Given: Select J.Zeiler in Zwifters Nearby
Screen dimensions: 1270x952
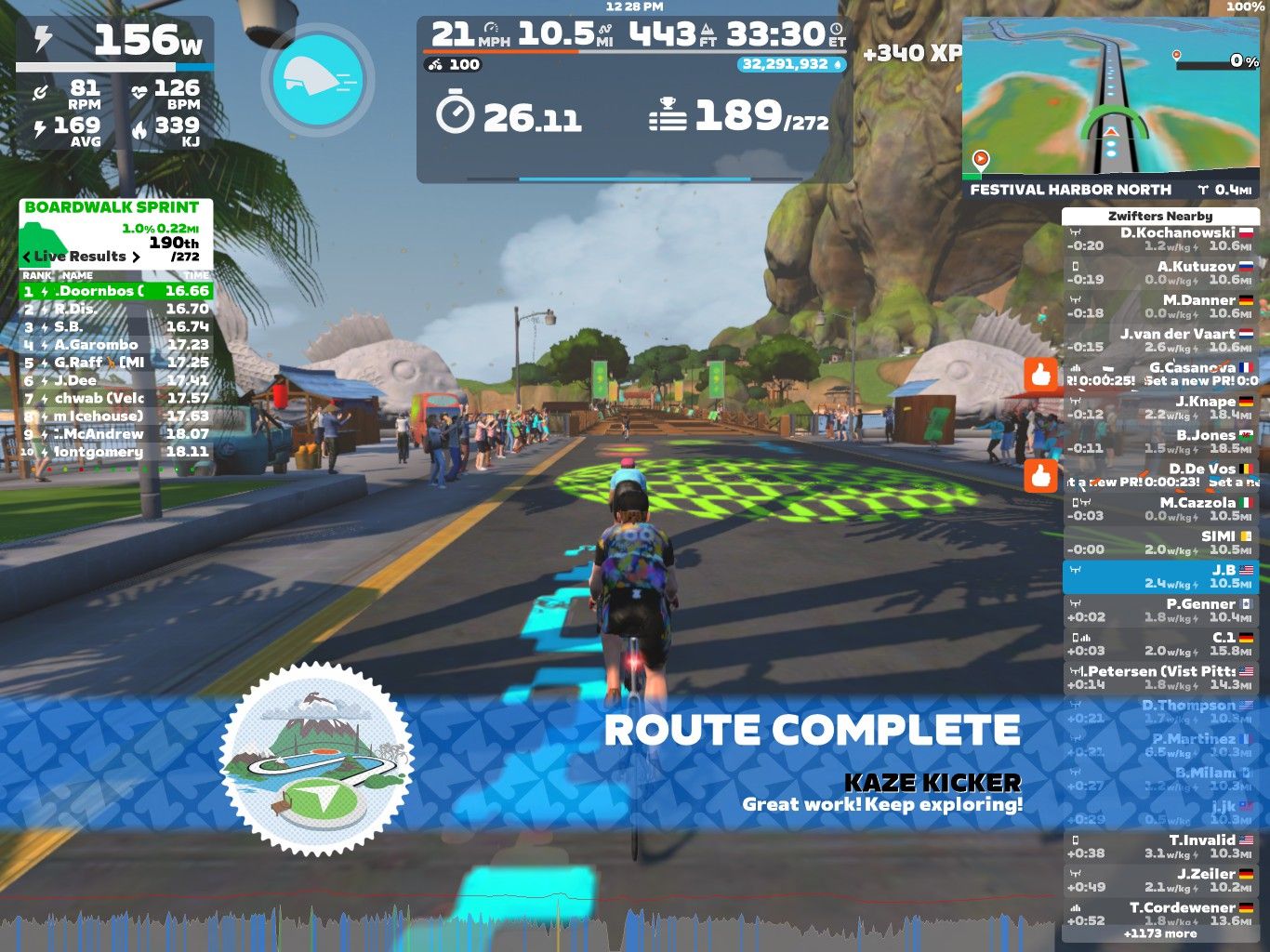Looking at the screenshot, I should 1159,879.
